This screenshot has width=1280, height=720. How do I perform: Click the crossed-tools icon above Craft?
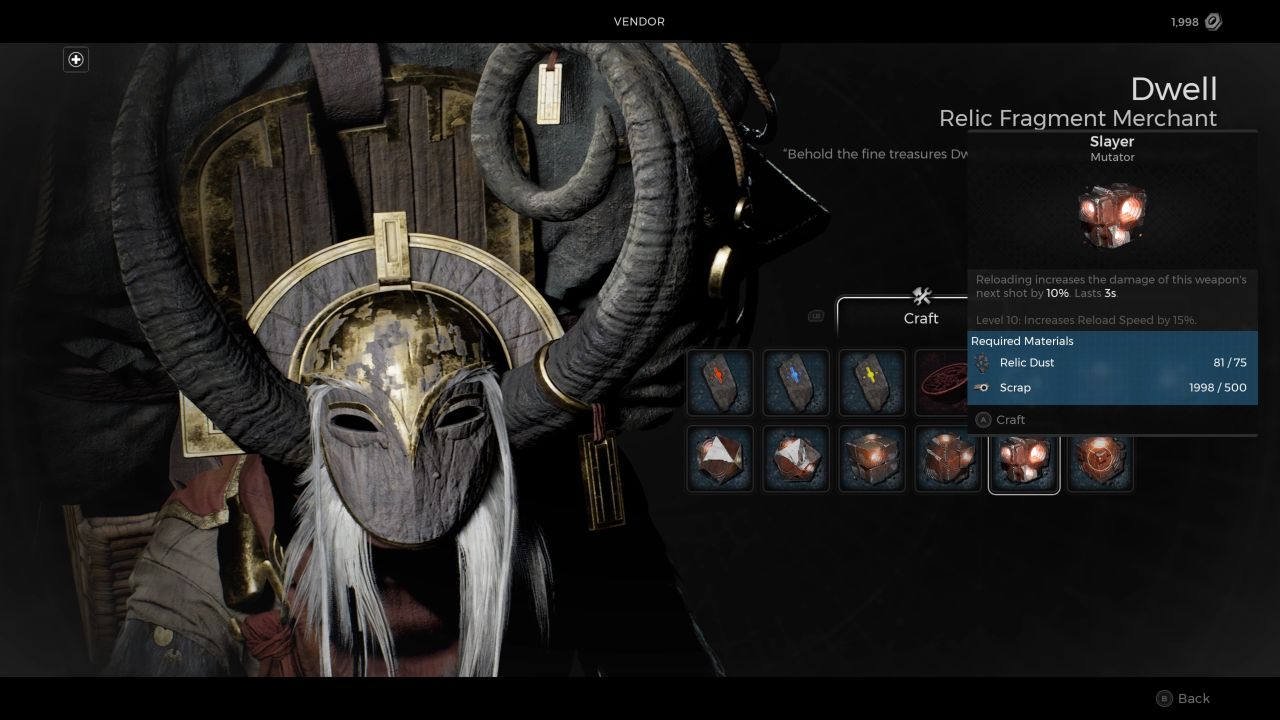pos(920,296)
